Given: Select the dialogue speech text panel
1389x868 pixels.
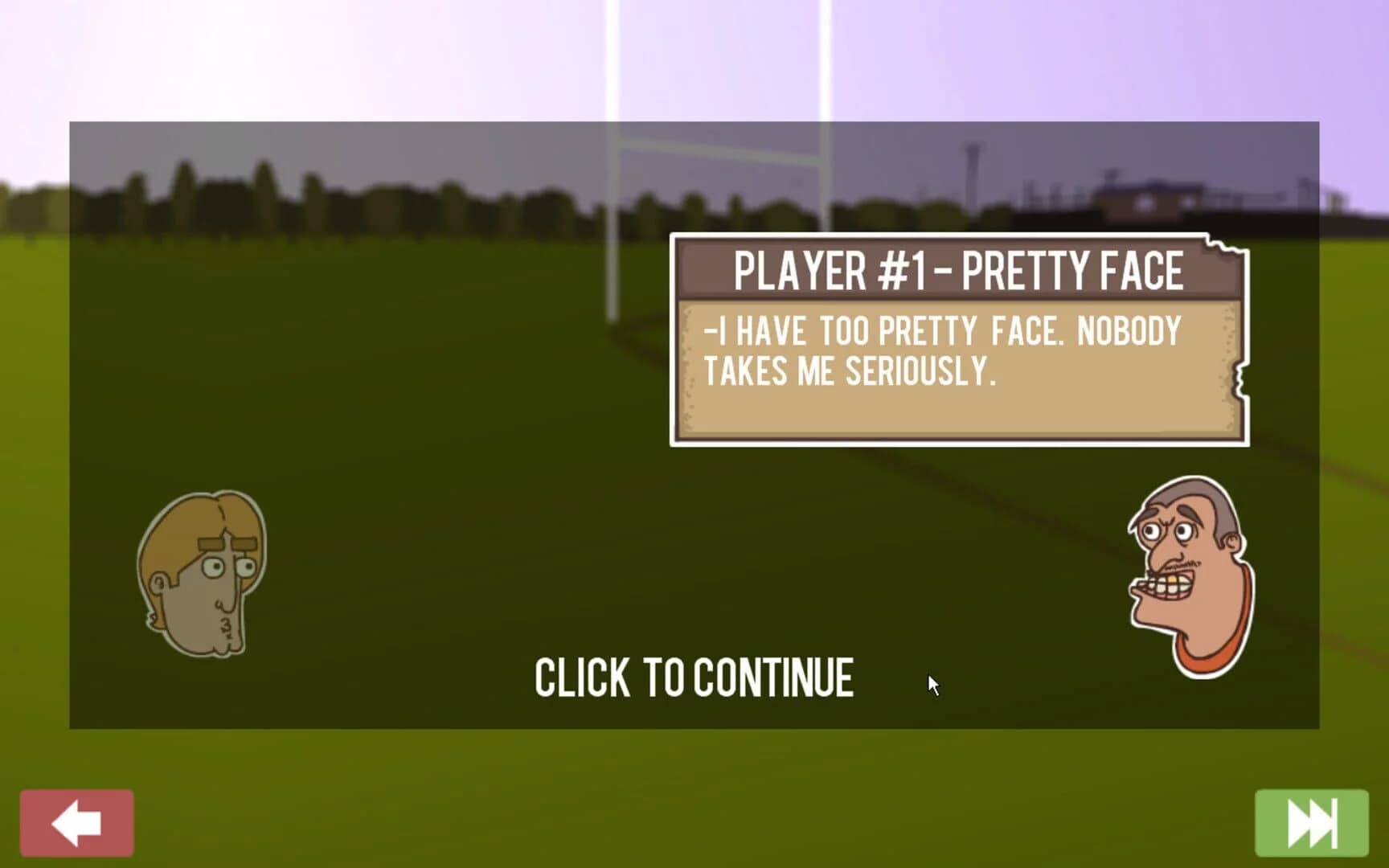Looking at the screenshot, I should pos(957,366).
